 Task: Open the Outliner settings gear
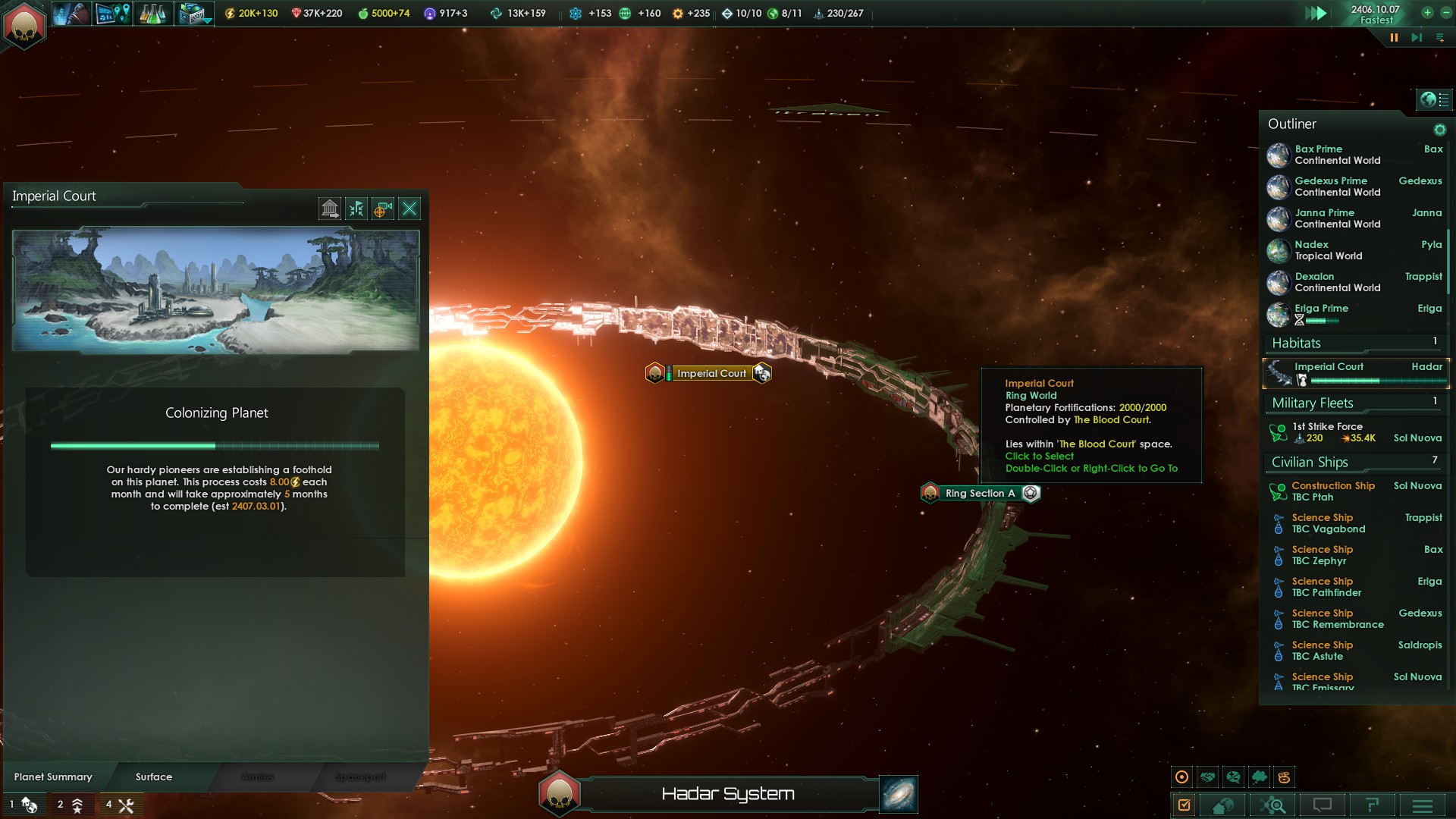(1439, 130)
